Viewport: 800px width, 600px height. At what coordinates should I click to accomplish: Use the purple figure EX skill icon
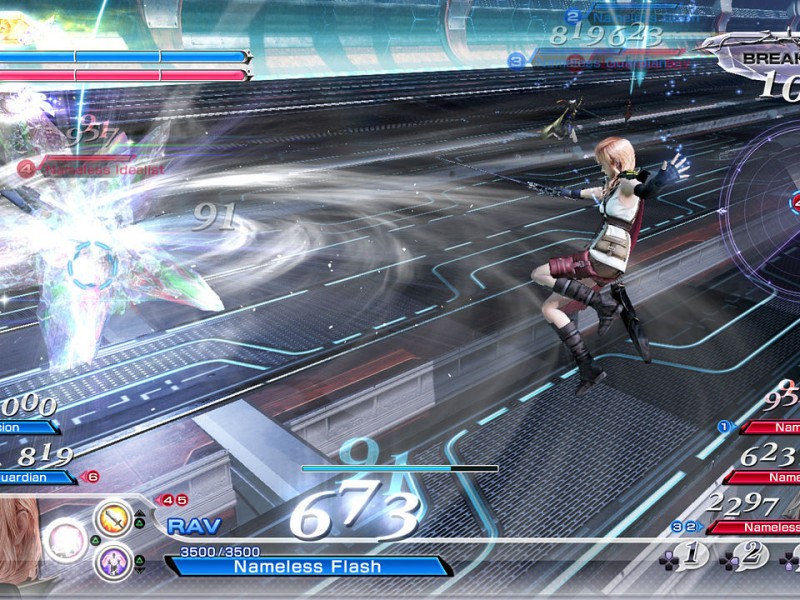(x=113, y=559)
